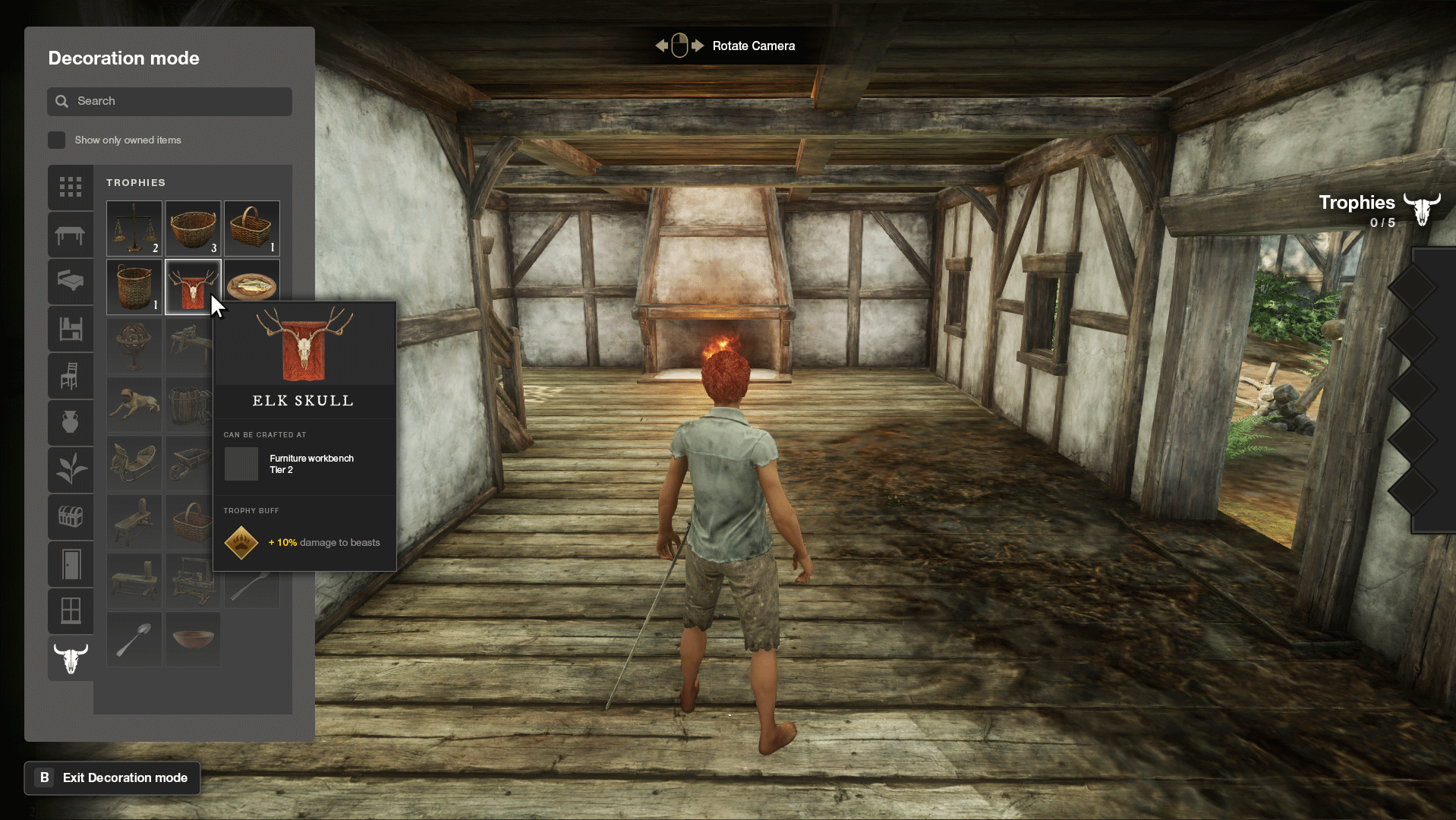Choose the handled wicker basket item
Viewport: 1456px width, 820px height.
pos(251,228)
